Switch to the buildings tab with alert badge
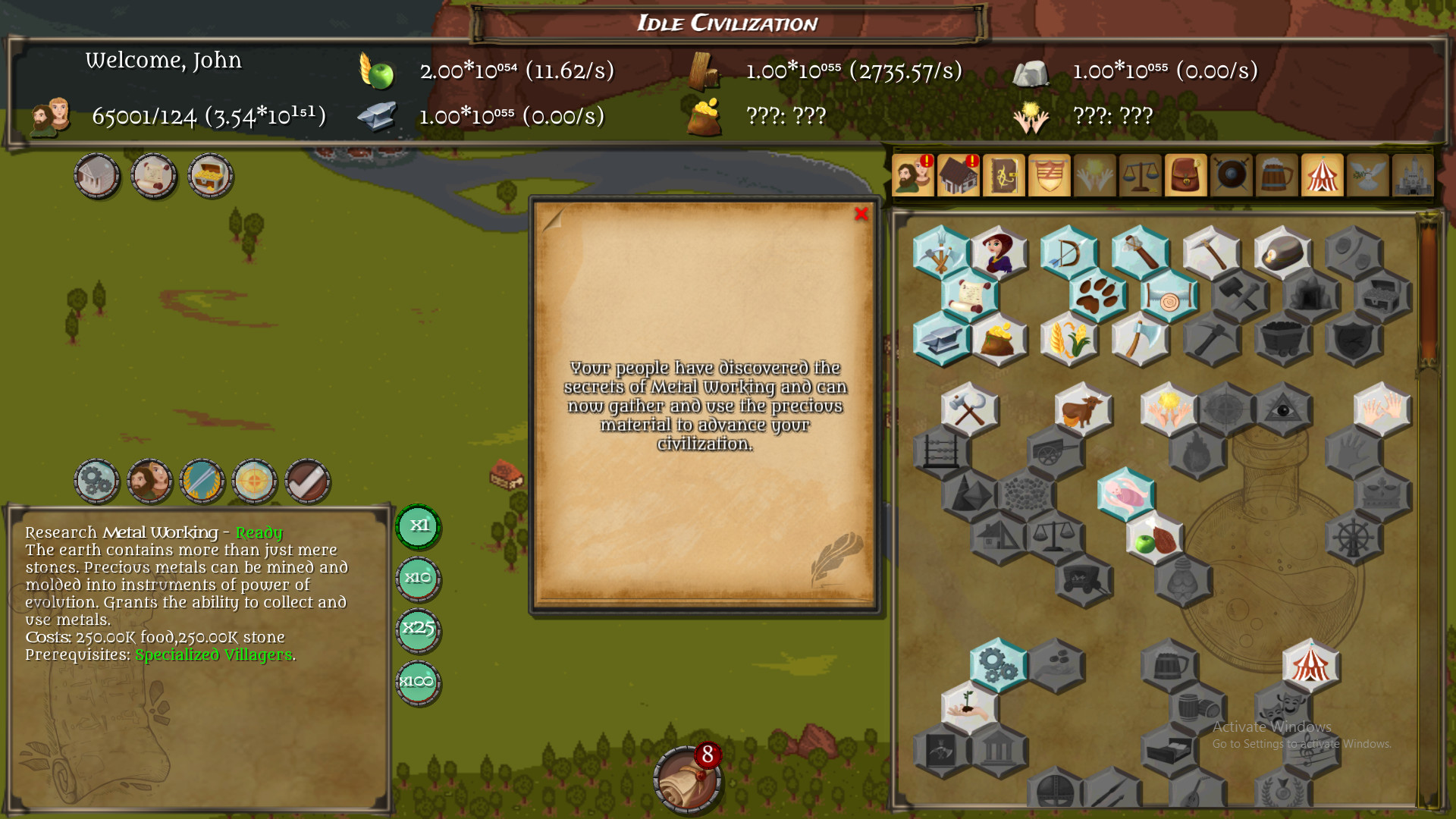Viewport: 1456px width, 819px height. [x=959, y=175]
